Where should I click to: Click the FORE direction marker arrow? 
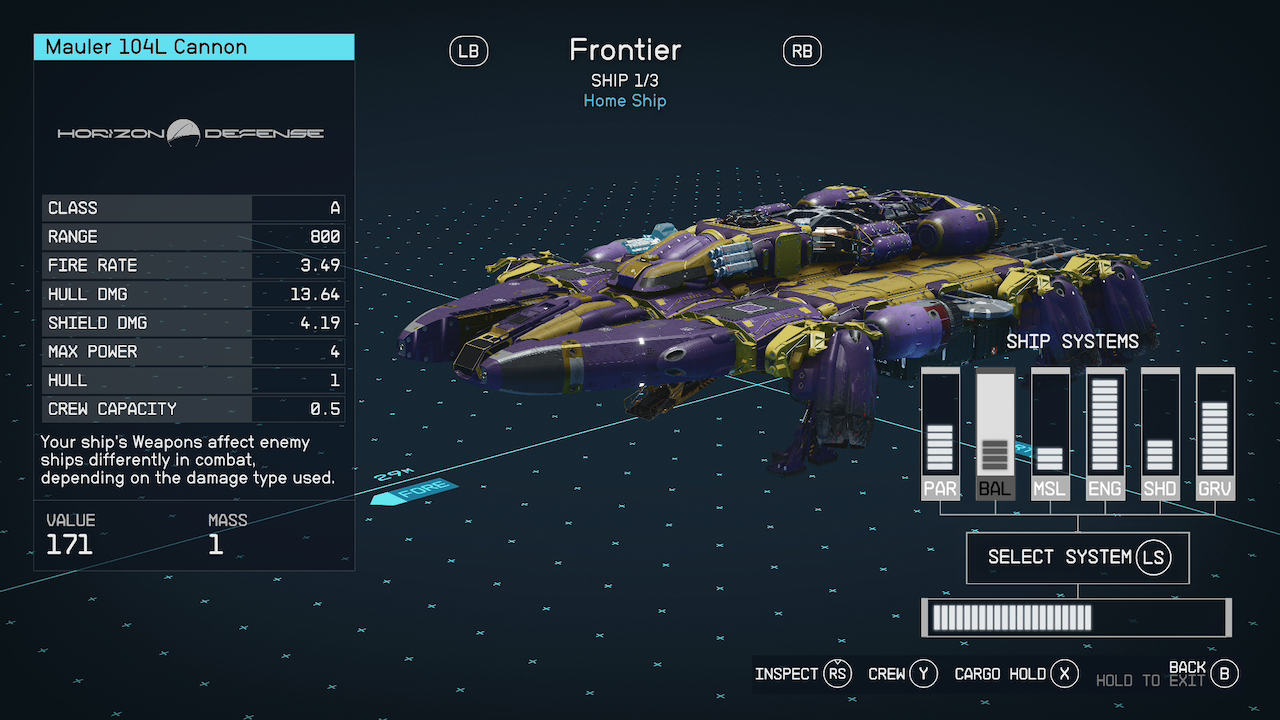click(415, 488)
